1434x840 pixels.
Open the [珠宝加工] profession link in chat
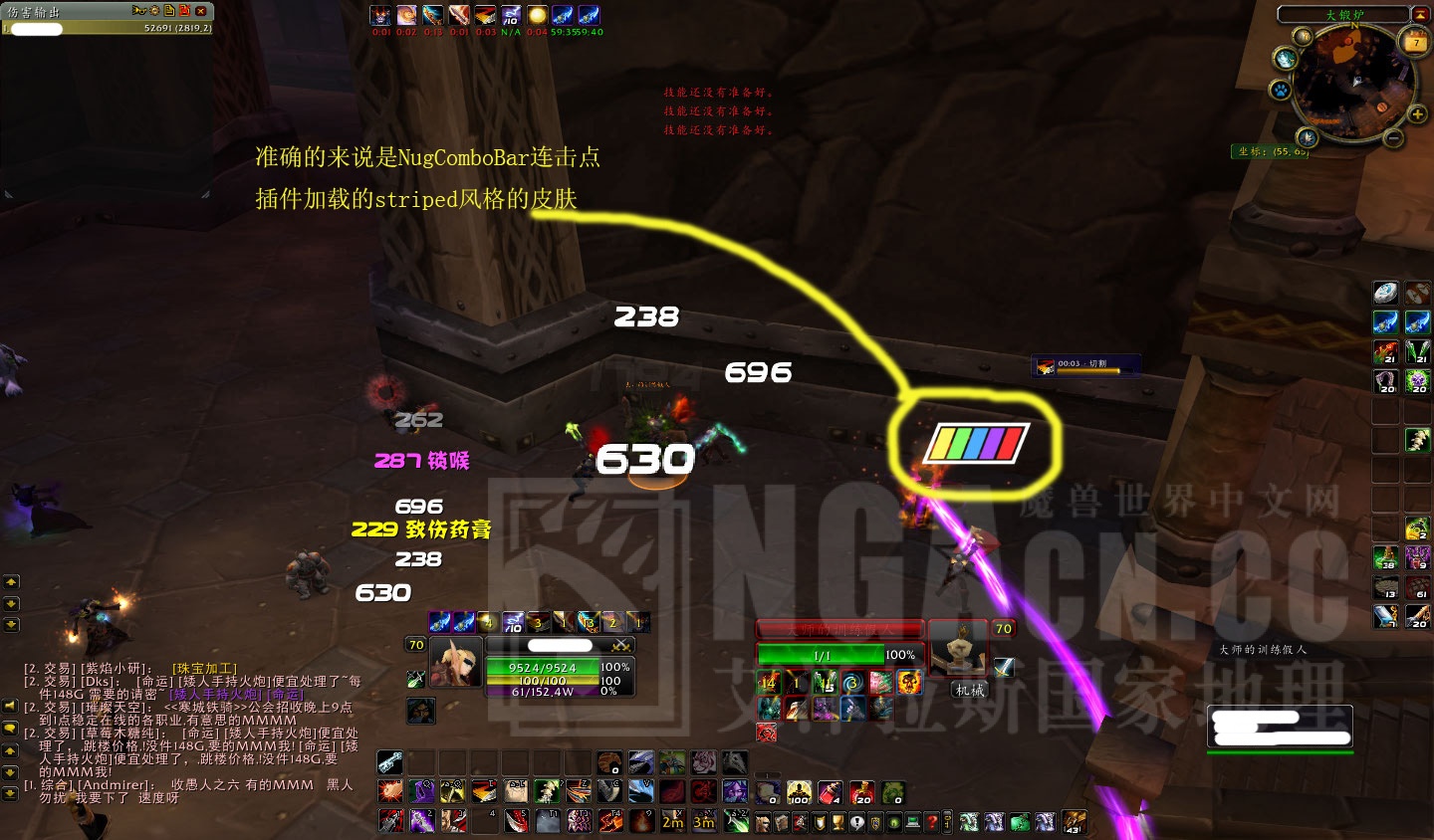coord(205,669)
